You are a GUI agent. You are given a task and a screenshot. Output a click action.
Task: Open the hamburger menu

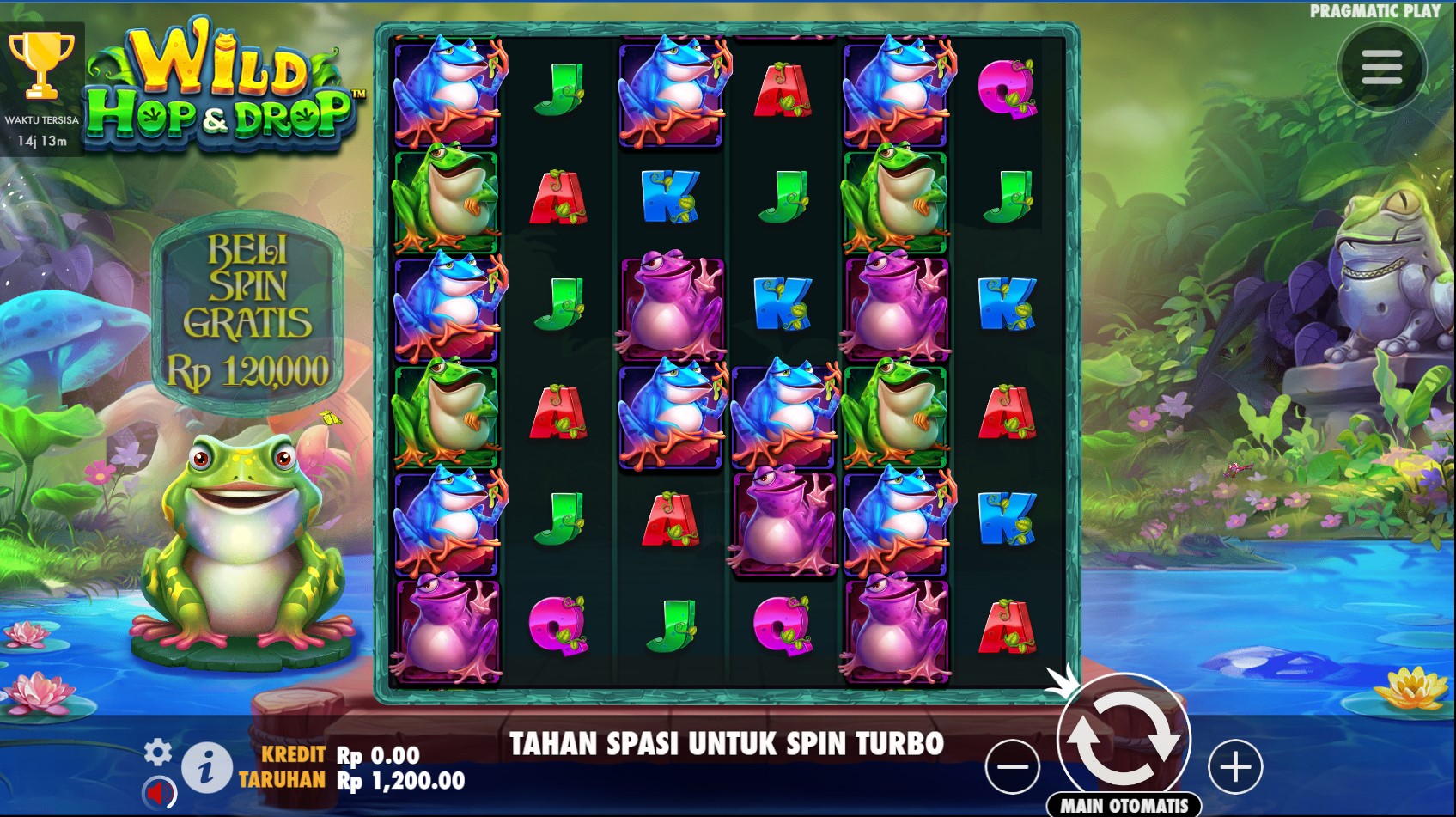(x=1381, y=67)
